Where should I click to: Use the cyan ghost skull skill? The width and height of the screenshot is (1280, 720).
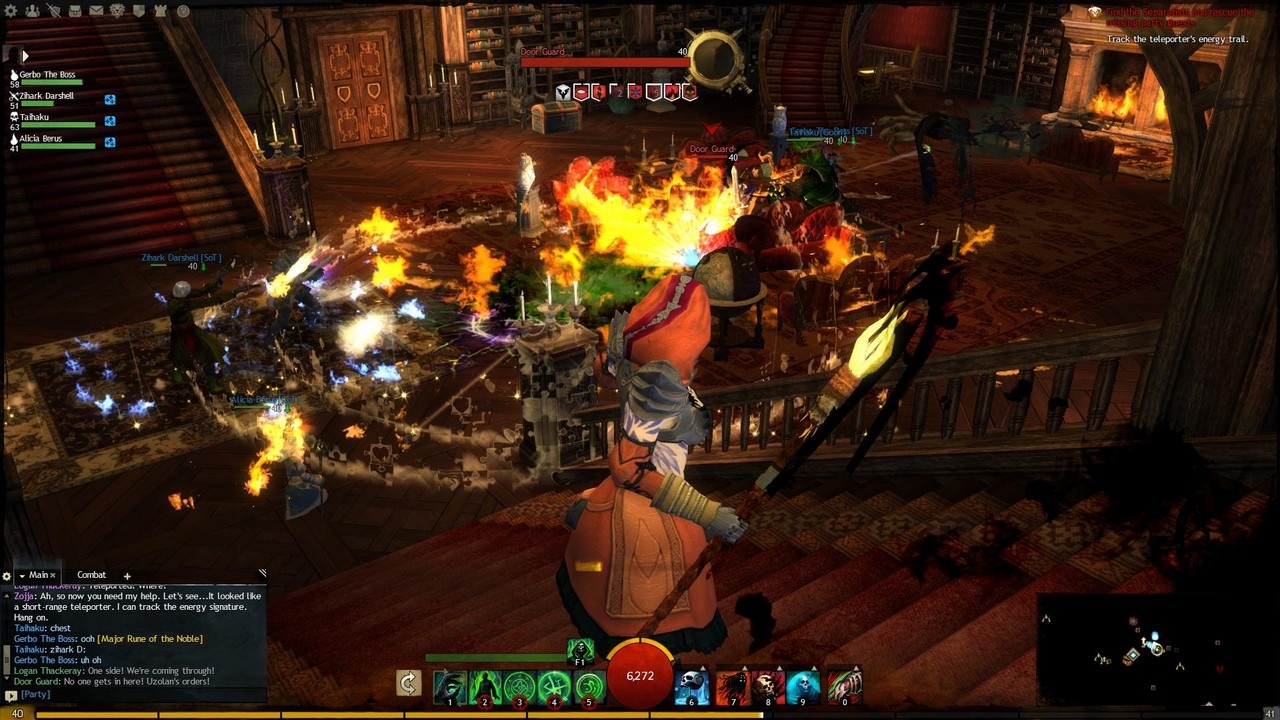tap(804, 687)
